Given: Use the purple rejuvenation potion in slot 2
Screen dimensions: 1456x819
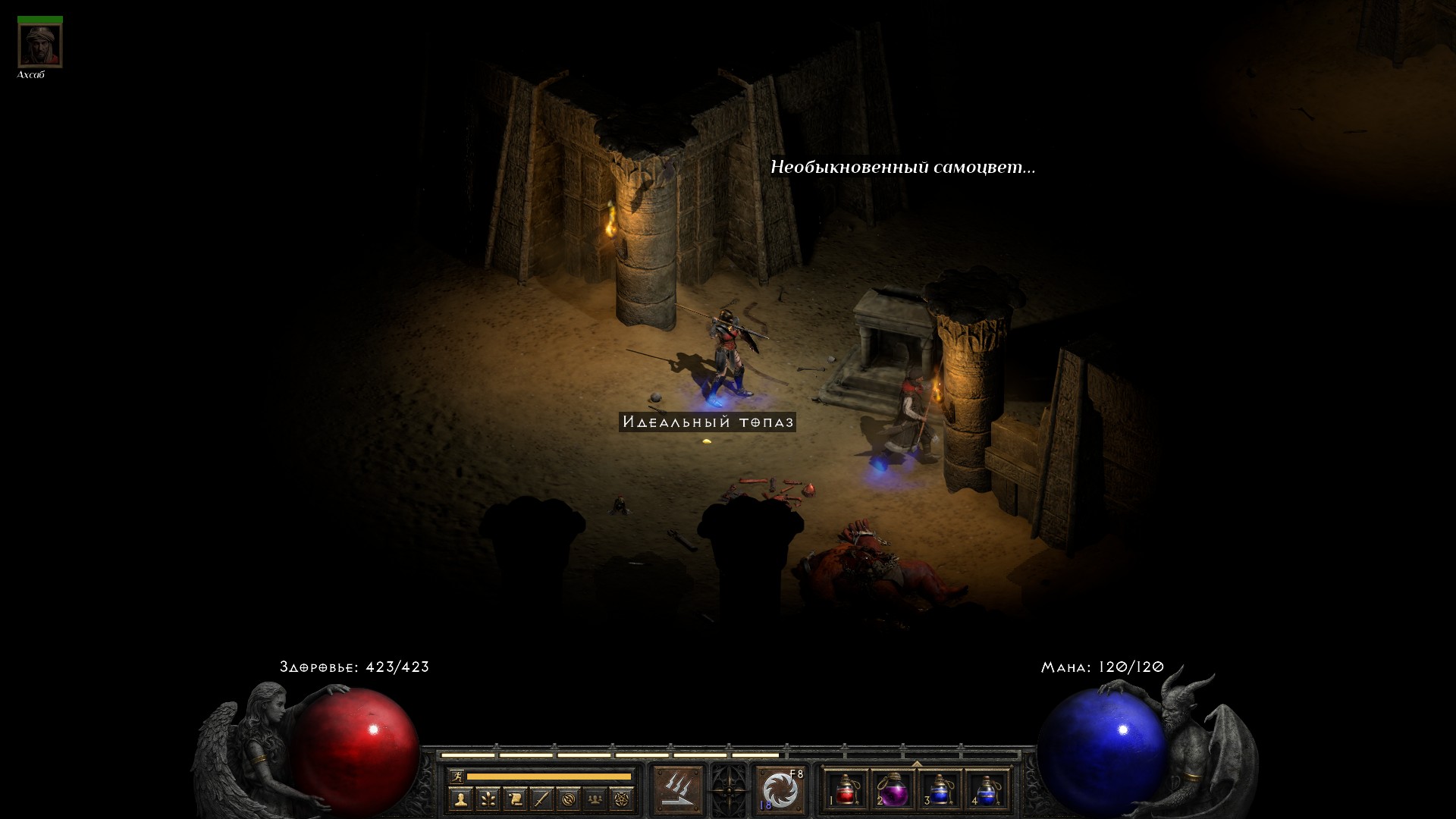Looking at the screenshot, I should pyautogui.click(x=893, y=790).
